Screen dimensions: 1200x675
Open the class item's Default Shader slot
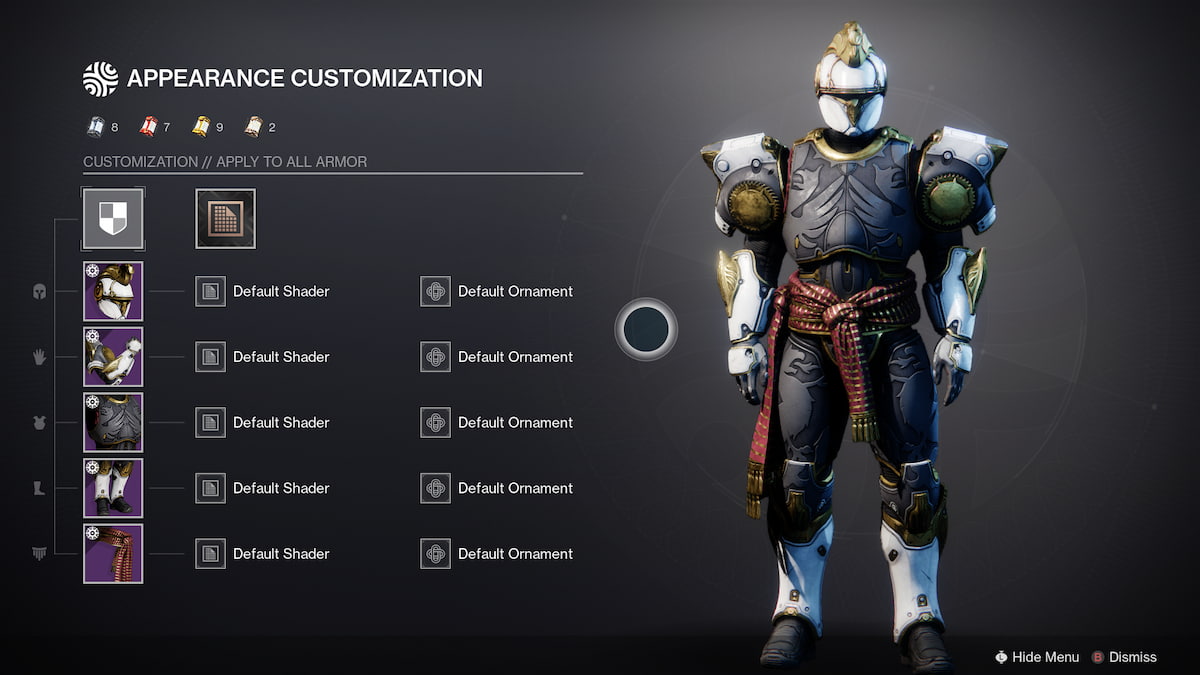pyautogui.click(x=210, y=553)
